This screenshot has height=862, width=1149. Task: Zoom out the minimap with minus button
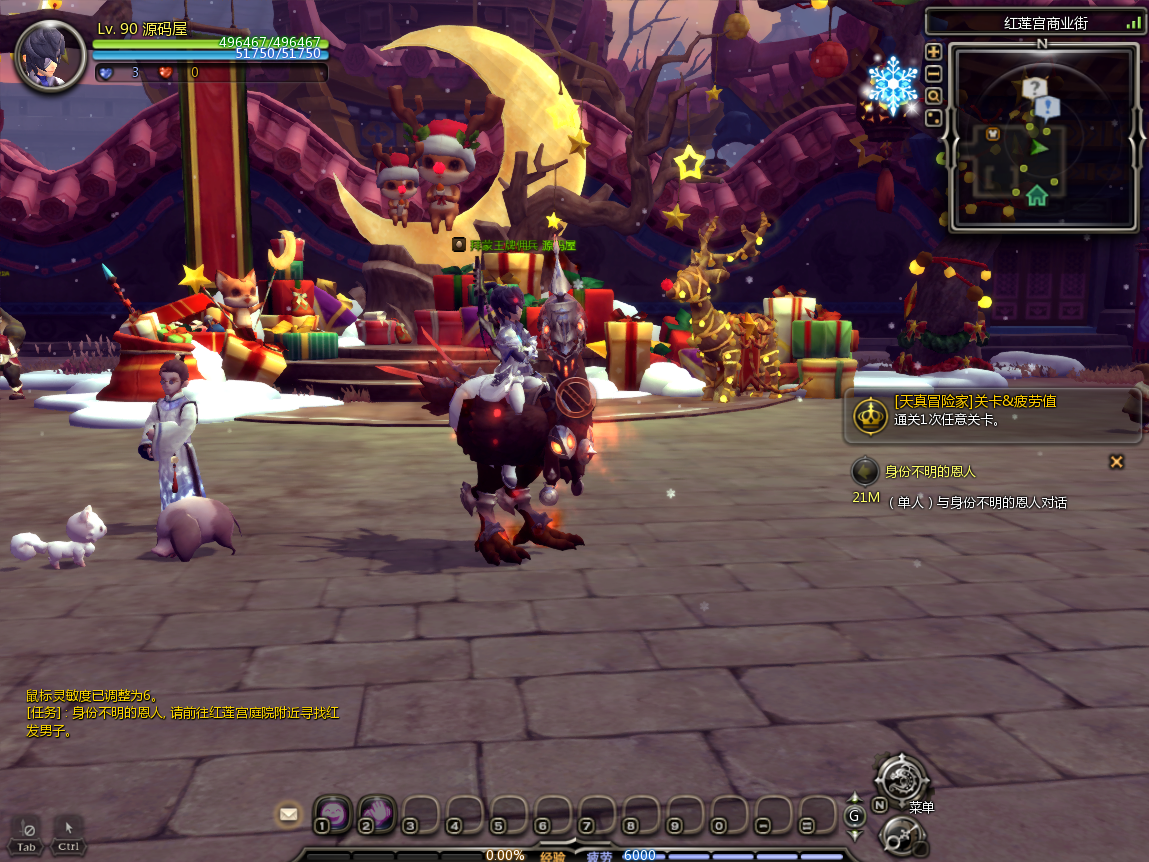click(933, 74)
